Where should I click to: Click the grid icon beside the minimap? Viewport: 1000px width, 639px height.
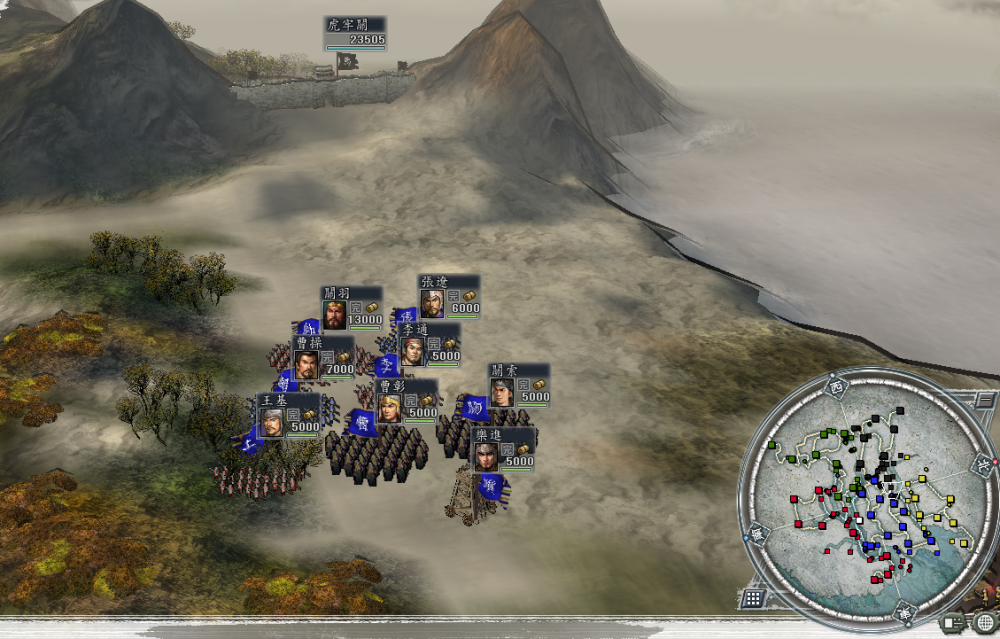(x=753, y=598)
